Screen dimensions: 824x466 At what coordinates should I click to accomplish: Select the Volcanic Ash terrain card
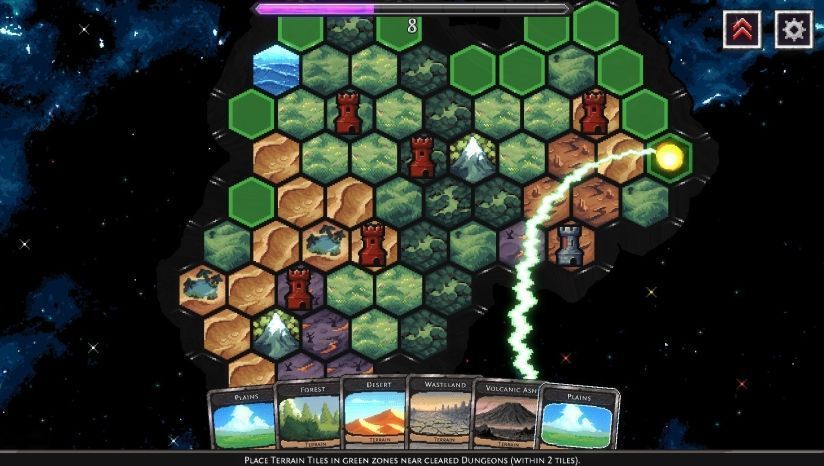(506, 416)
